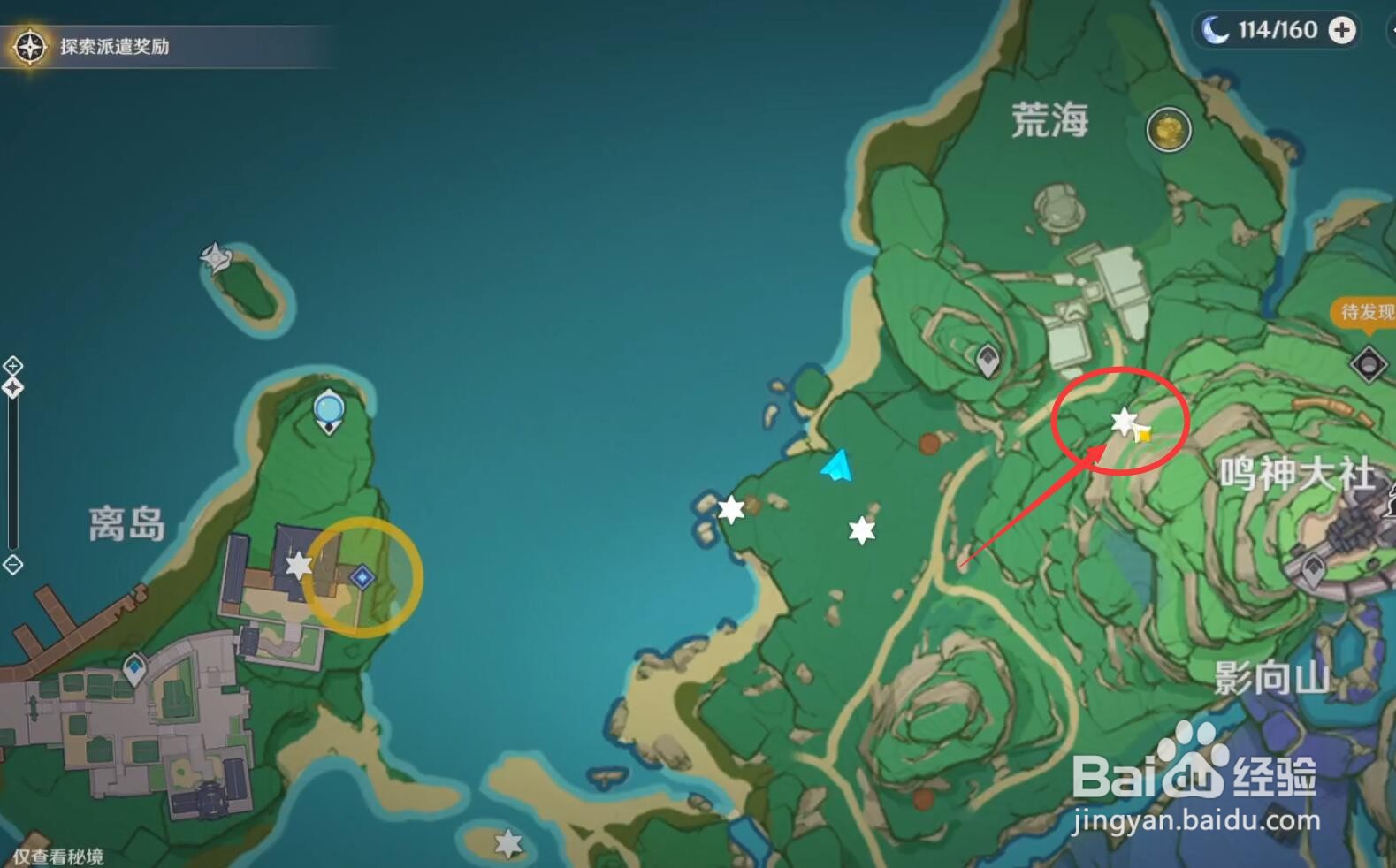Select the waverider waypoint blue orb near 离岛
Image resolution: width=1396 pixels, height=868 pixels.
[327, 408]
